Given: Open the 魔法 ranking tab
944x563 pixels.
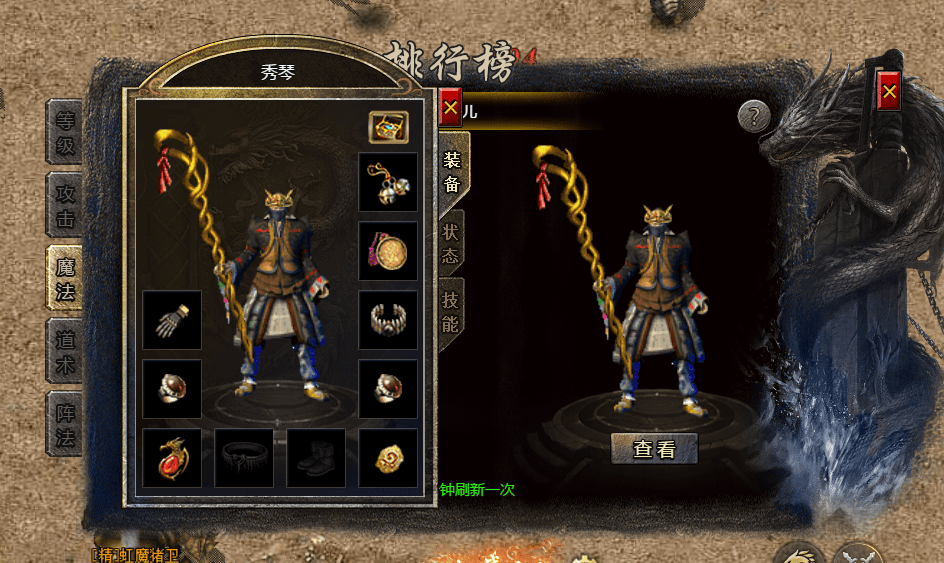Looking at the screenshot, I should tap(65, 278).
